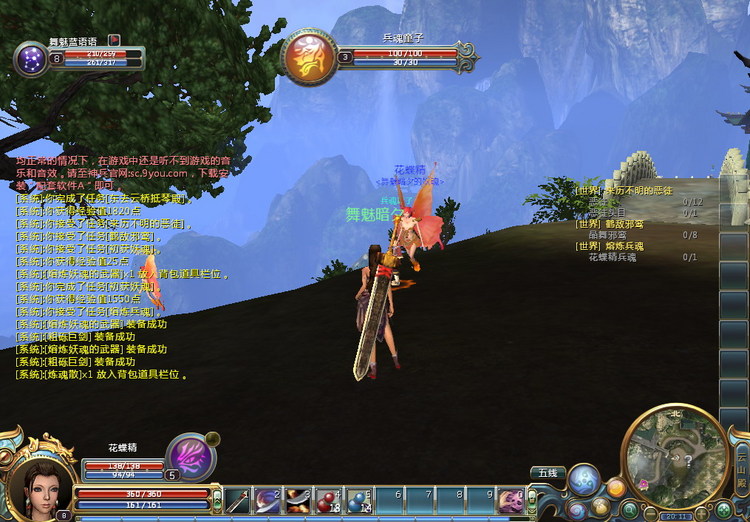Select the 兵魂童子 target portrait
Image resolution: width=750 pixels, height=522 pixels.
(x=308, y=57)
